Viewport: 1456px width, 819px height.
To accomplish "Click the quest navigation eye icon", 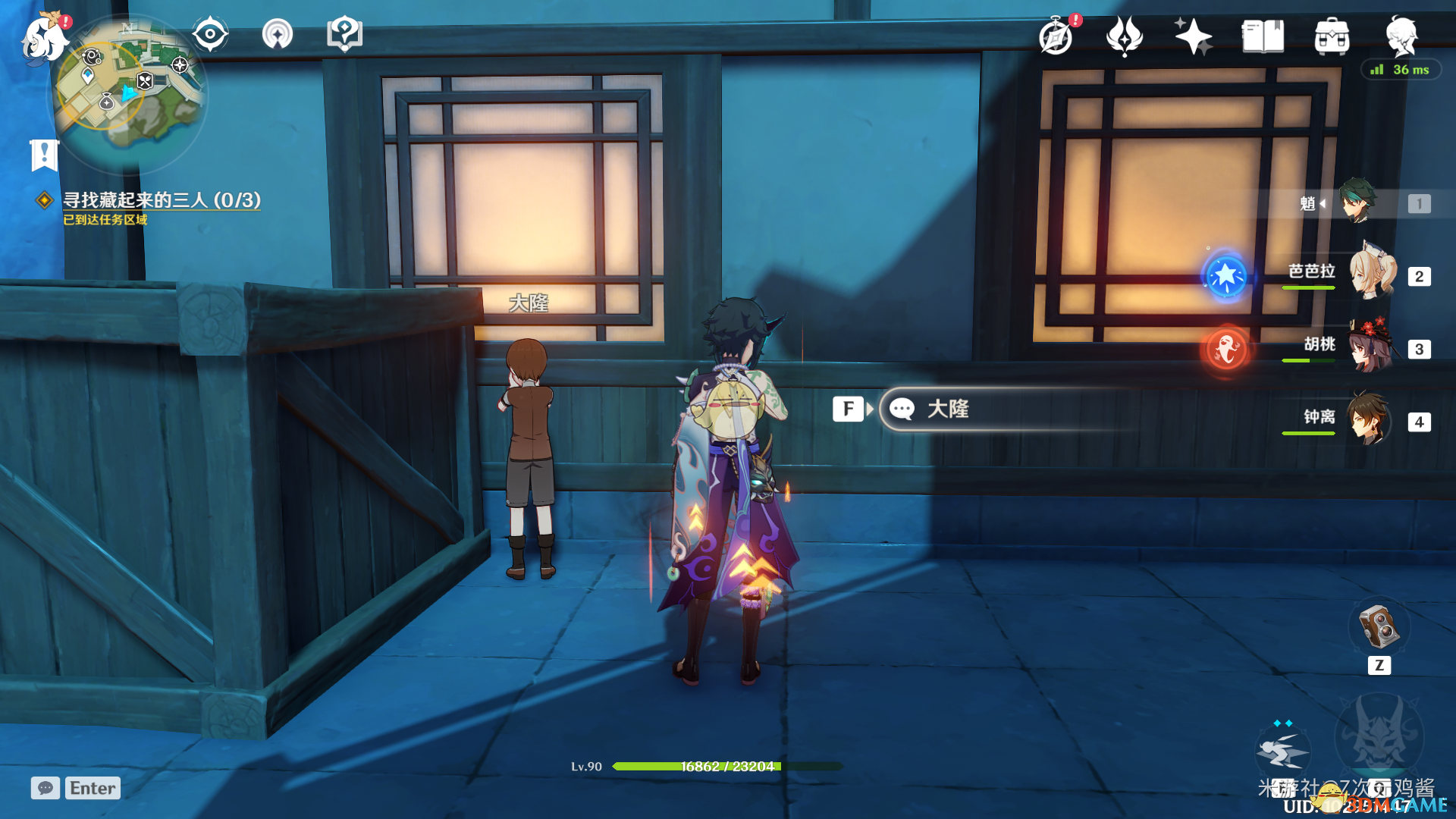I will coord(210,34).
